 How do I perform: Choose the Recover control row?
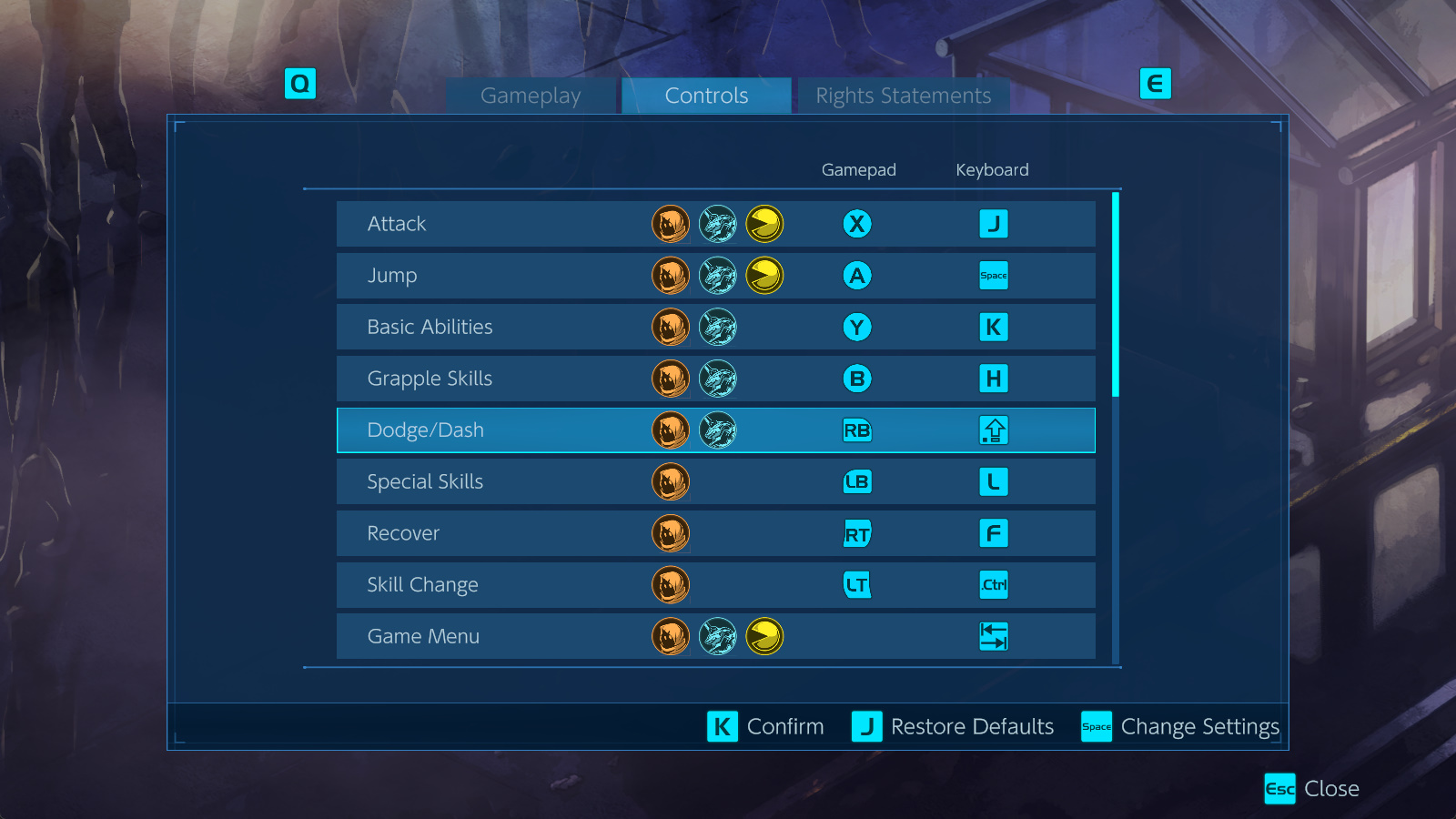pos(715,533)
